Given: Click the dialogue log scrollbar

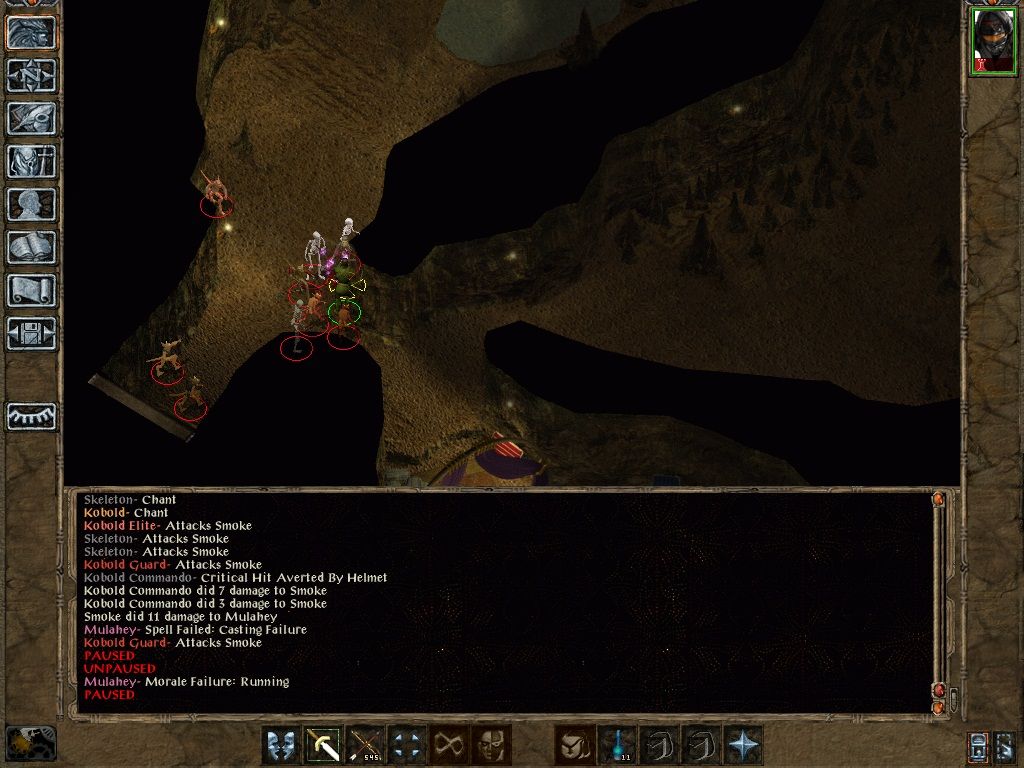Looking at the screenshot, I should tap(939, 600).
